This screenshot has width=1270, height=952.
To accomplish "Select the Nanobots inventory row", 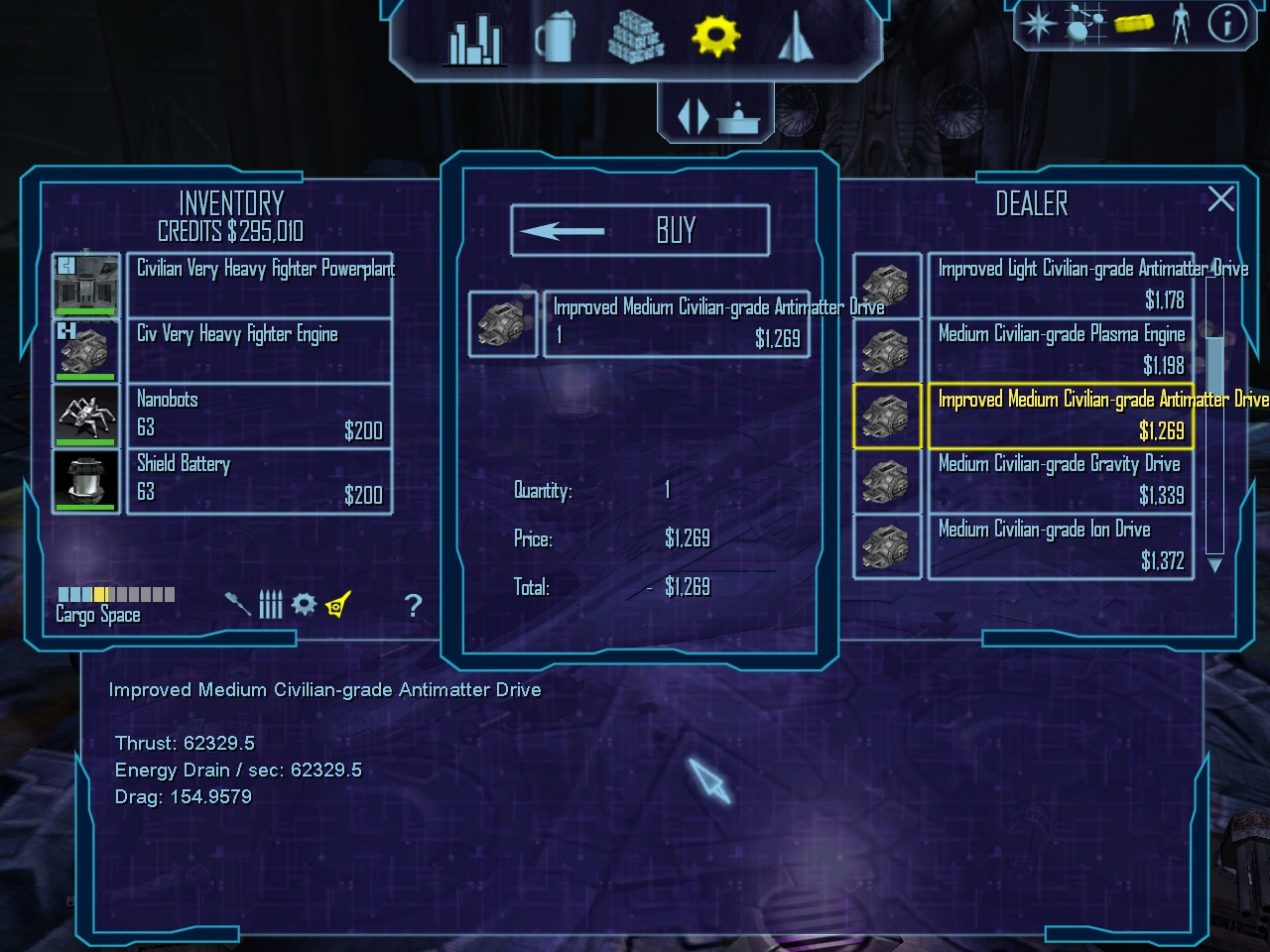I will (x=260, y=416).
